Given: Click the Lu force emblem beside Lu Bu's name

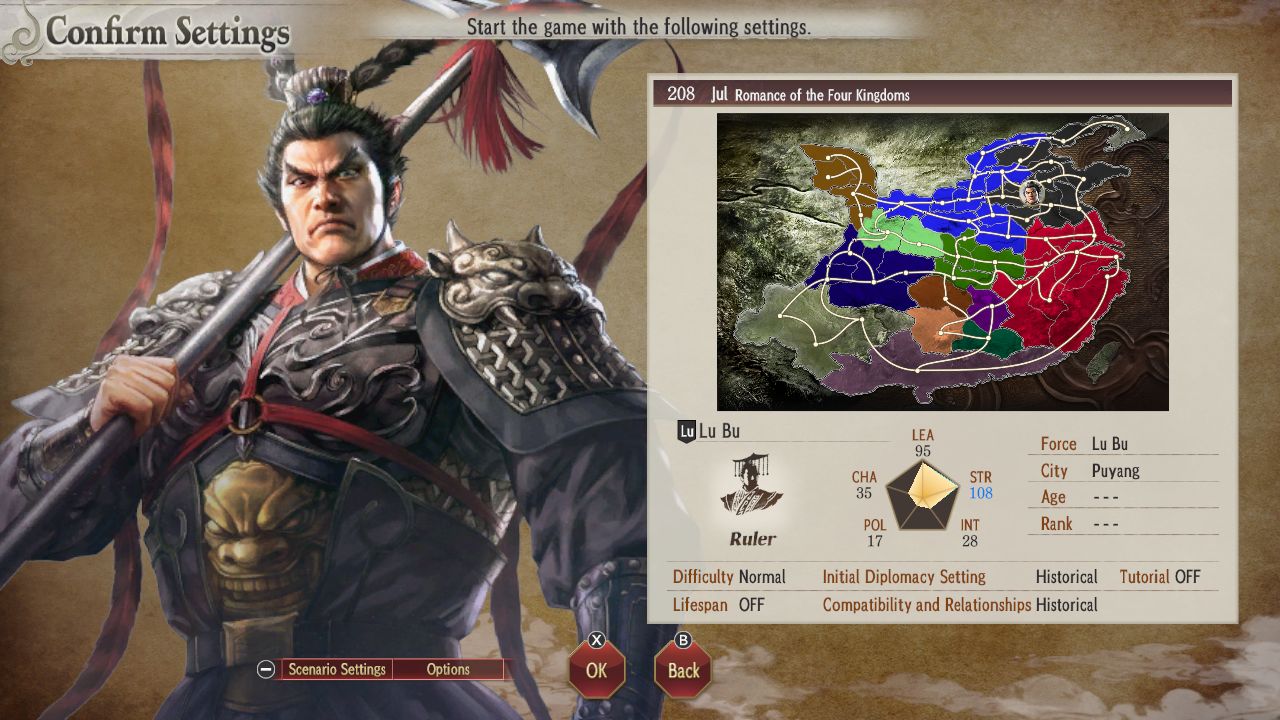Looking at the screenshot, I should (686, 431).
